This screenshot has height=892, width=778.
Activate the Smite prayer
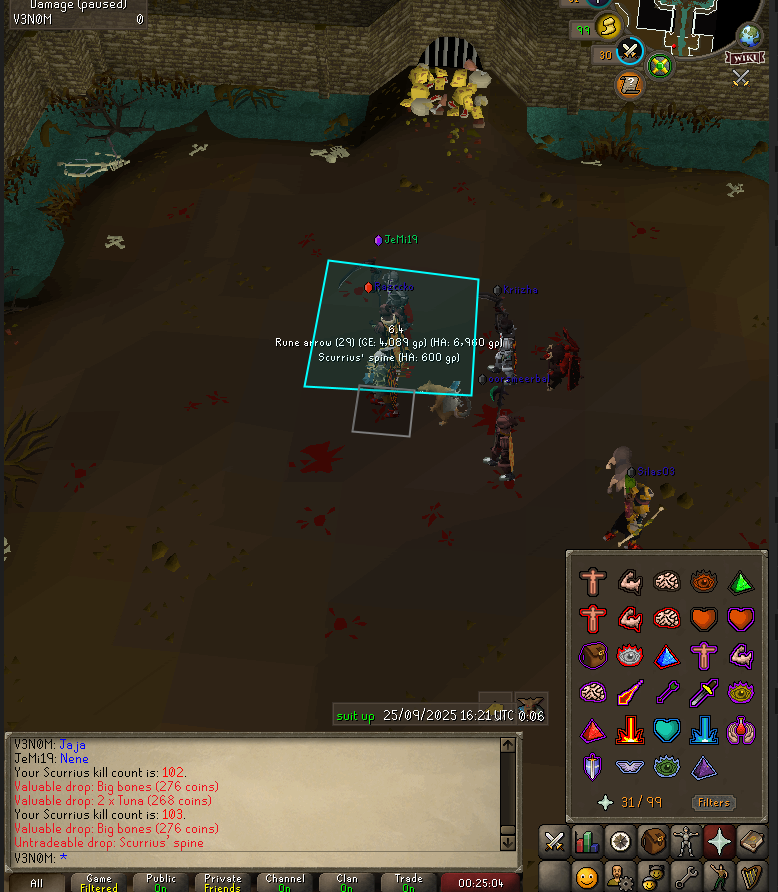pyautogui.click(x=705, y=731)
